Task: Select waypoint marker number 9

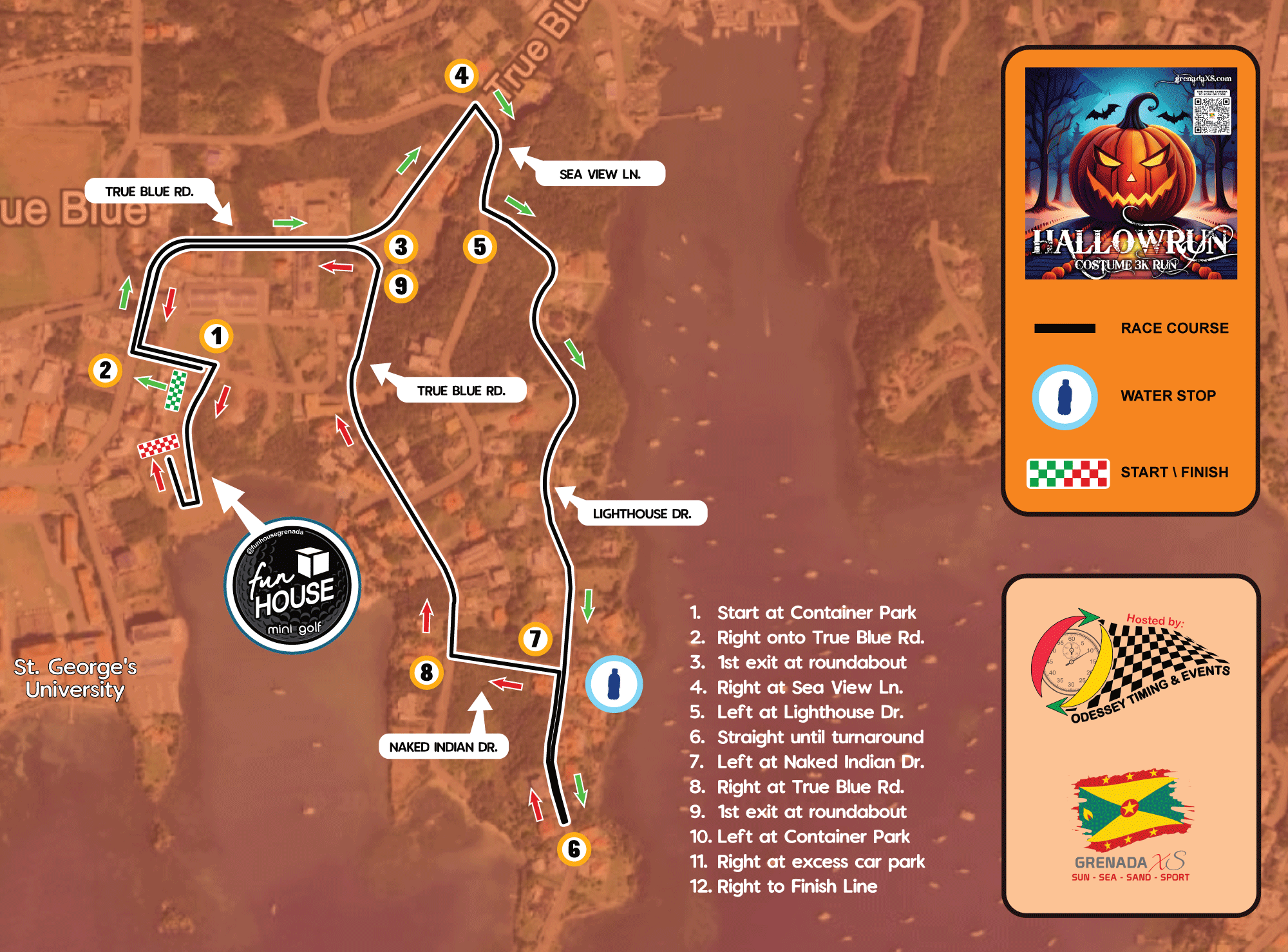Action: [x=401, y=286]
